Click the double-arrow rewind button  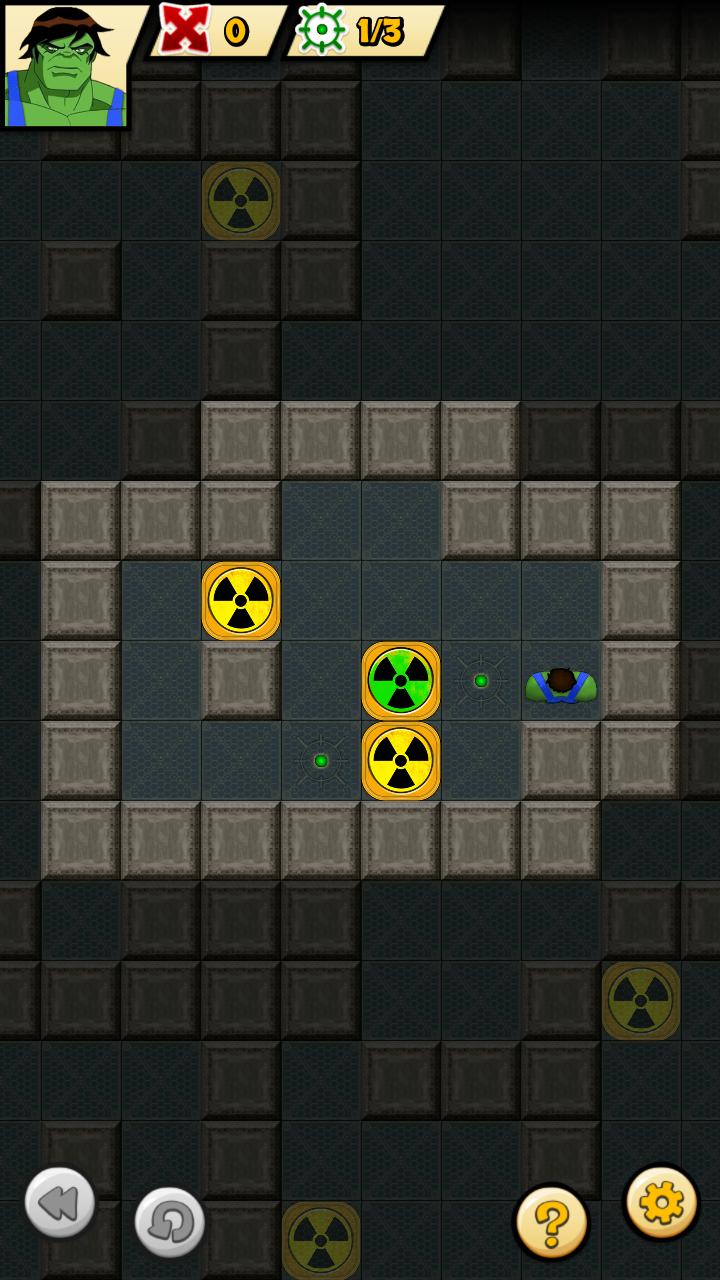pos(60,1202)
